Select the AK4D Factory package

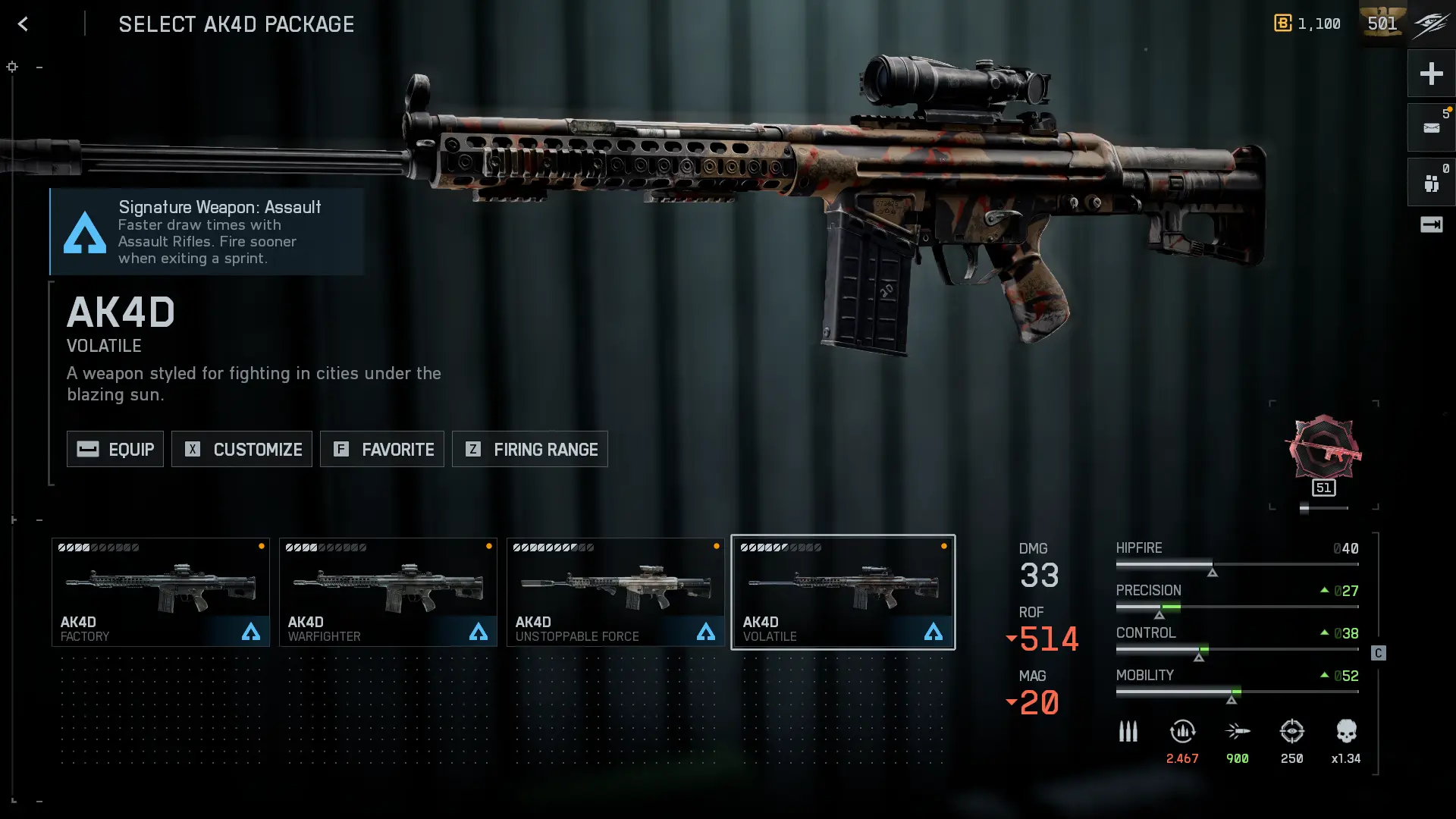pos(161,592)
